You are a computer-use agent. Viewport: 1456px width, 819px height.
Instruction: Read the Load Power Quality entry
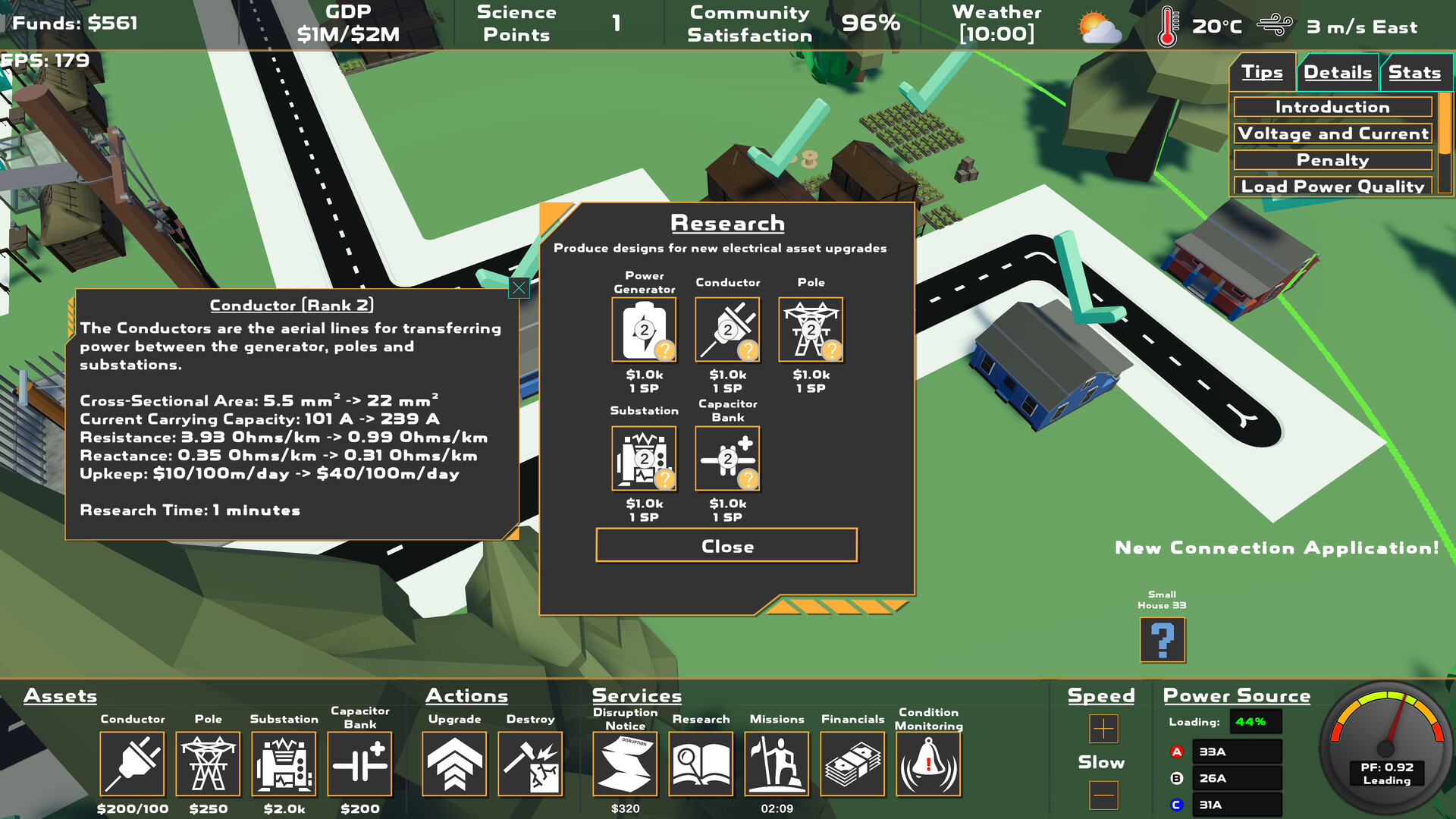pyautogui.click(x=1332, y=187)
